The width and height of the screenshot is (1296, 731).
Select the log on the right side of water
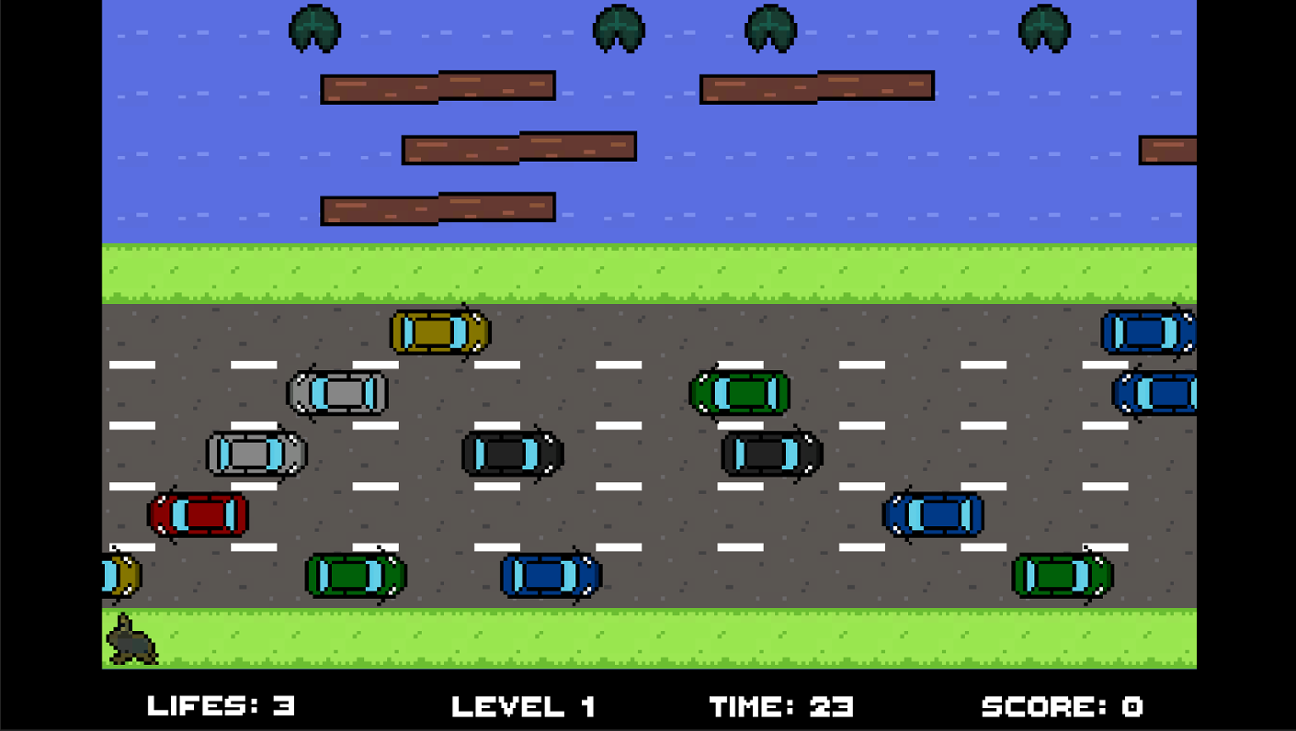818,85
